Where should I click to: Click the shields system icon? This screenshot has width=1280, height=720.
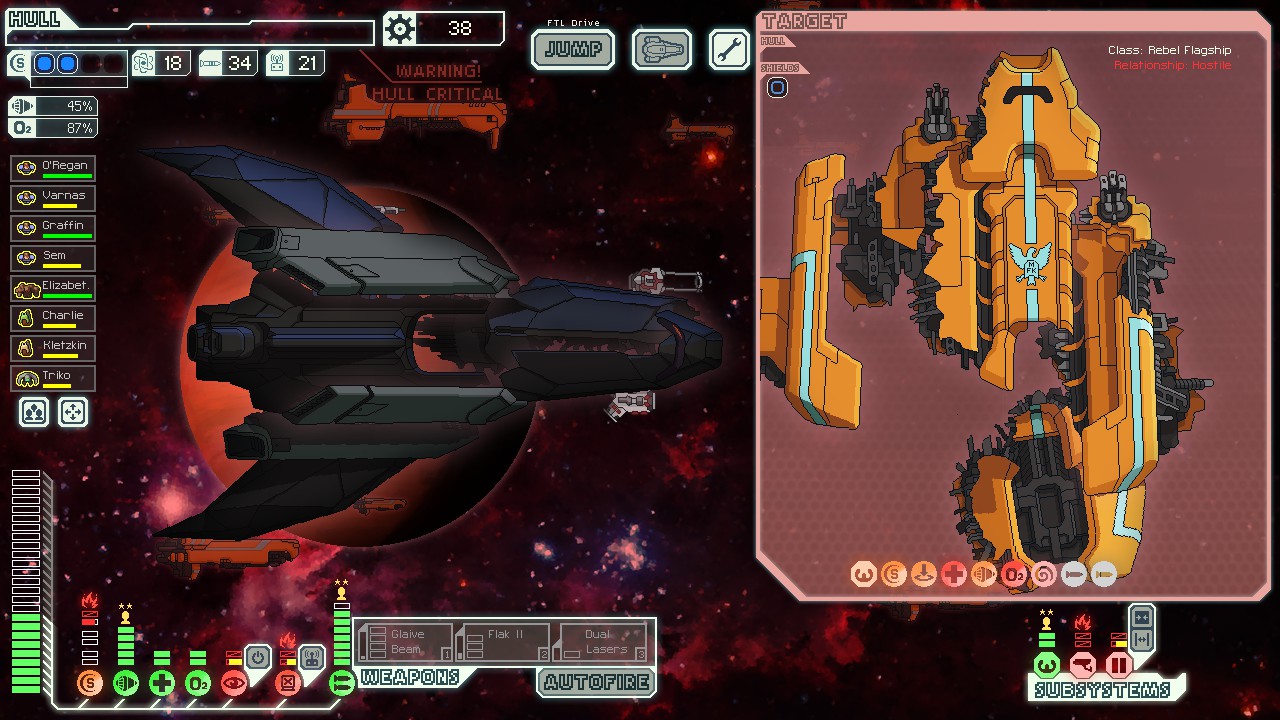click(x=90, y=684)
